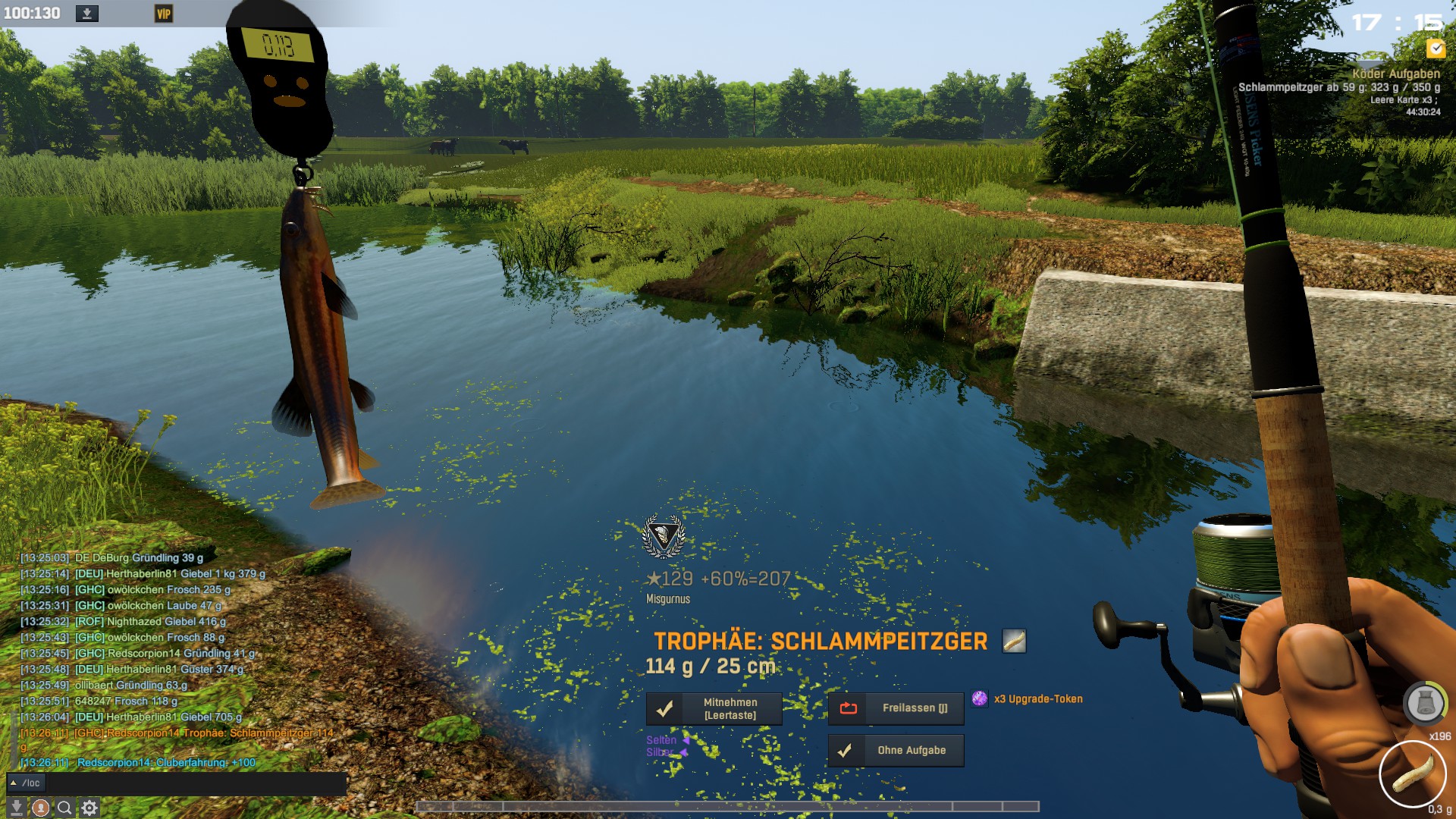This screenshot has height=819, width=1456.
Task: Click the magnifying glass search icon
Action: point(65,808)
